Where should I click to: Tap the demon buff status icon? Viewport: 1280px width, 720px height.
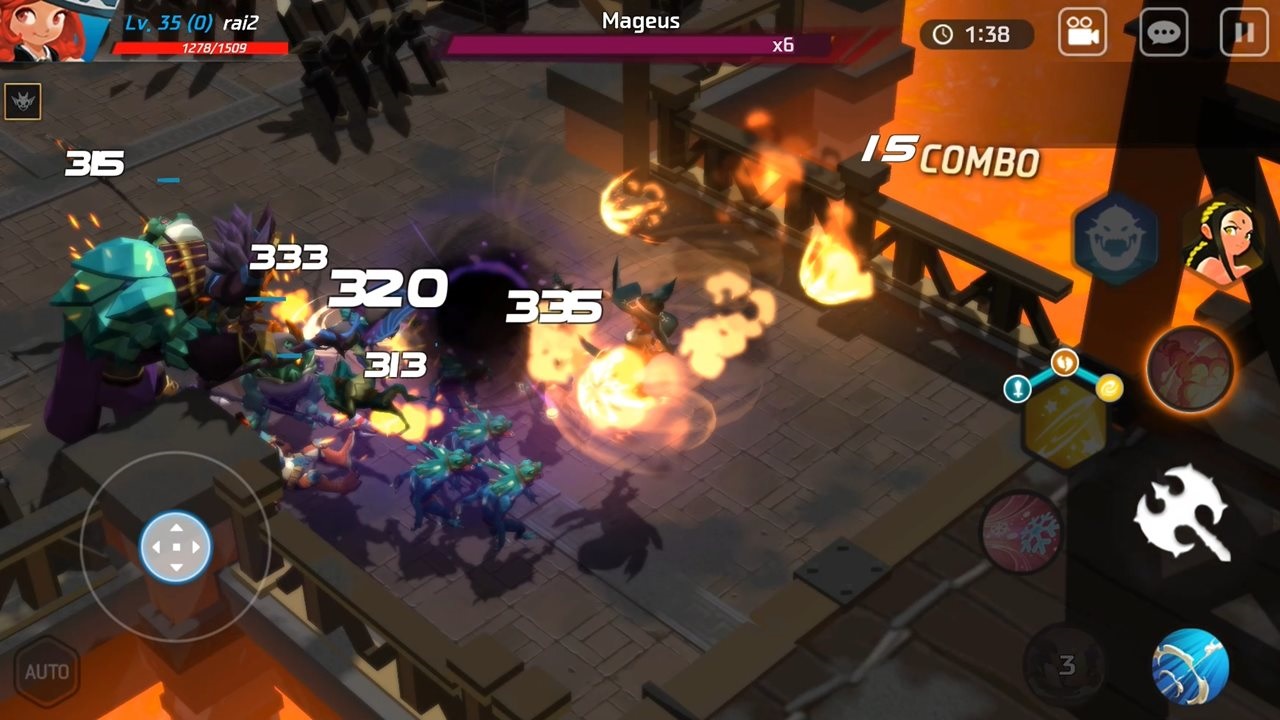click(22, 101)
